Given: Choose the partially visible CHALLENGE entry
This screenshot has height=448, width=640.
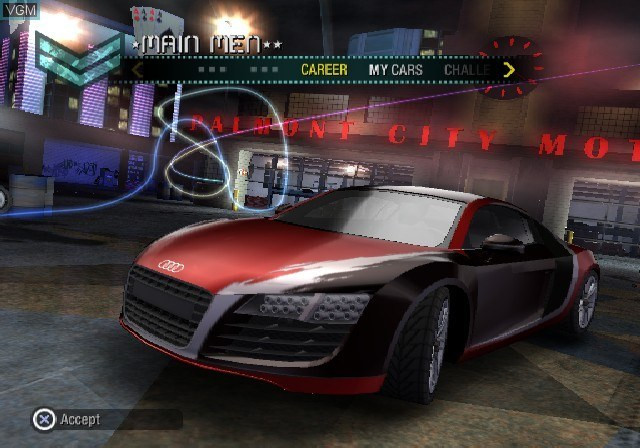Looking at the screenshot, I should click(x=466, y=70).
